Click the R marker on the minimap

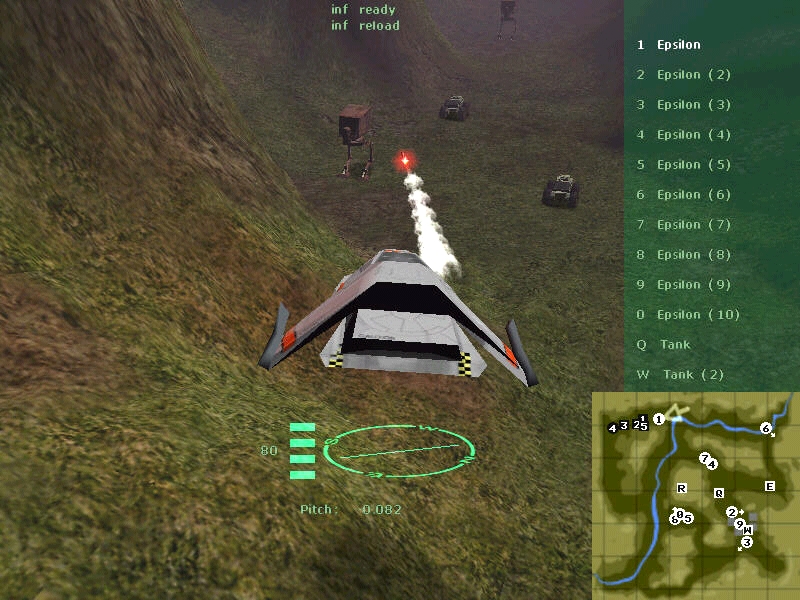[x=682, y=488]
